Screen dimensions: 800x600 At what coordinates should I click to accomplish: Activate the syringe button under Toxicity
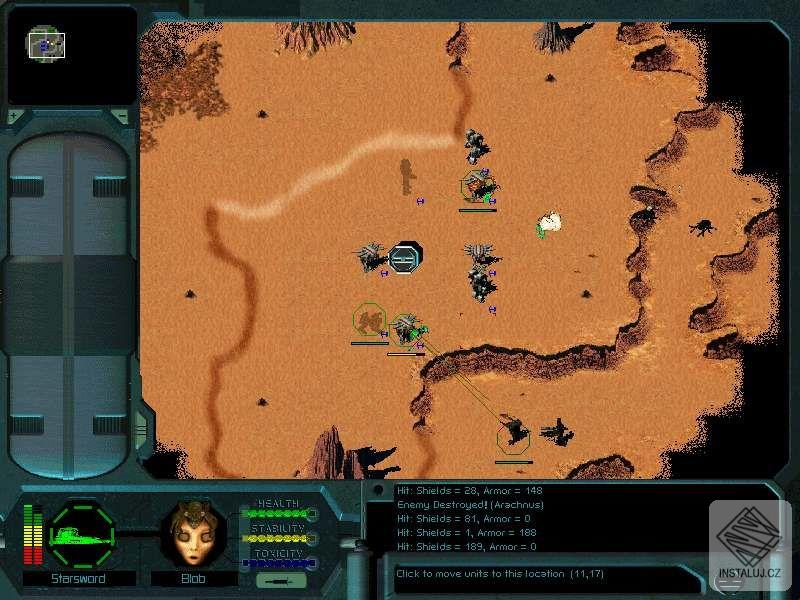pyautogui.click(x=274, y=580)
